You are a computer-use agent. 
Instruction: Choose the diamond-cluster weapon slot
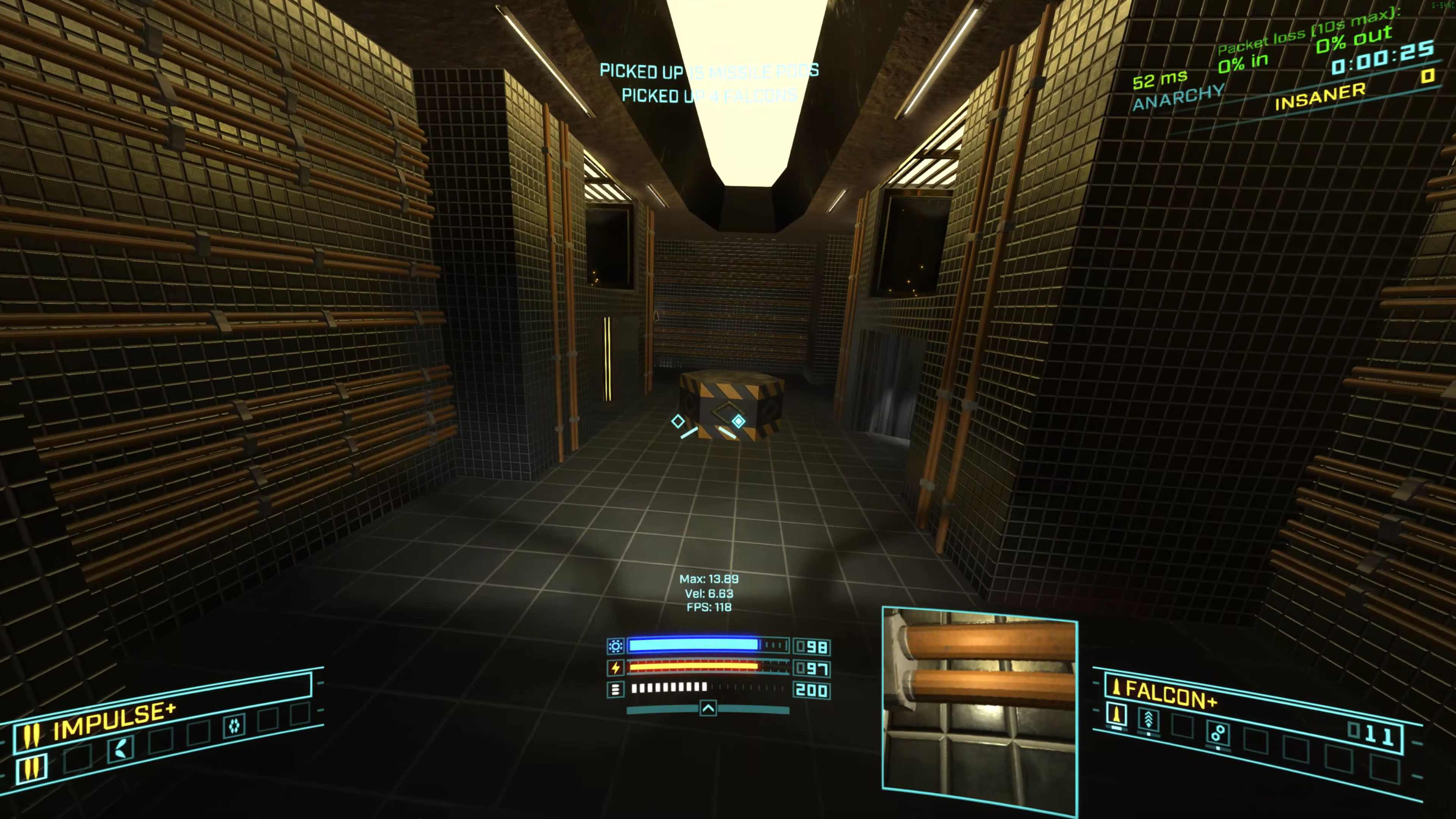(234, 725)
